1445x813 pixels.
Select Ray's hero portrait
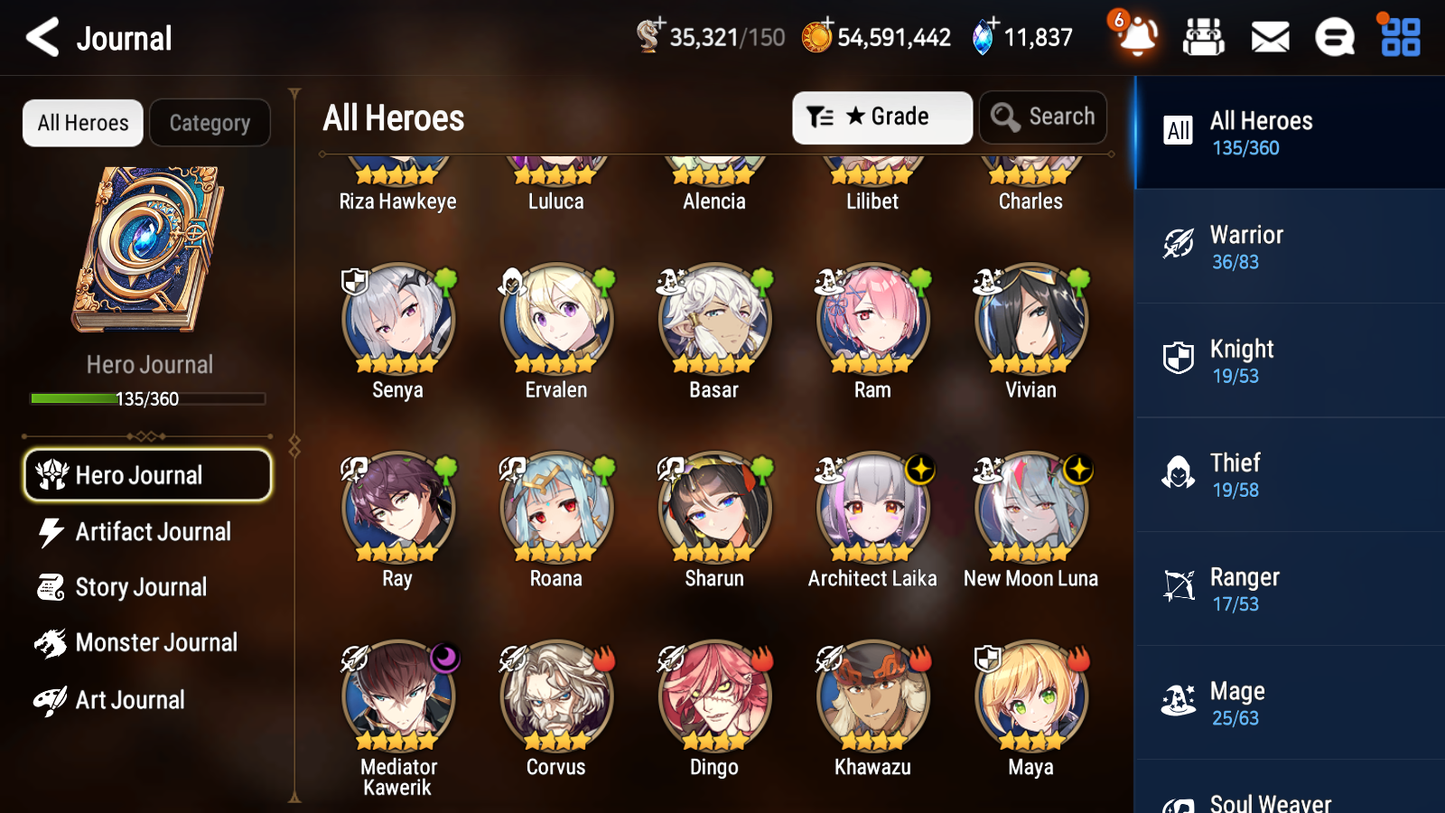coord(398,507)
